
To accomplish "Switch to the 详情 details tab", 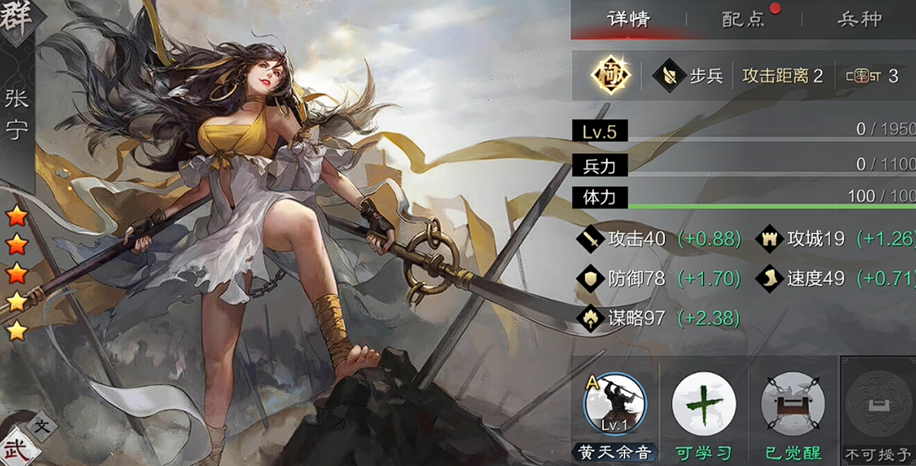I will click(x=630, y=19).
